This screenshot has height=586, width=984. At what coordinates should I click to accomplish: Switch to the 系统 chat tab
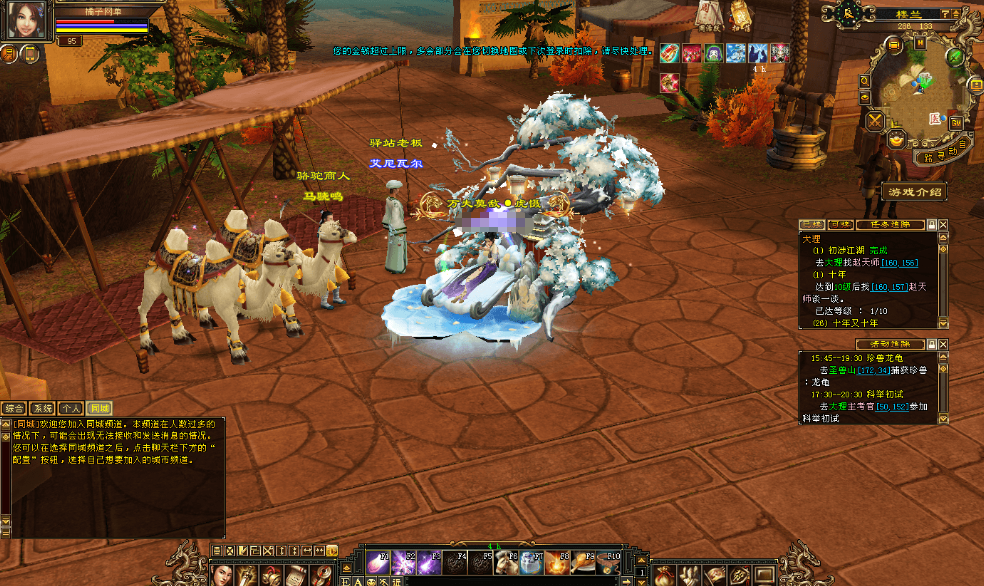click(x=42, y=408)
